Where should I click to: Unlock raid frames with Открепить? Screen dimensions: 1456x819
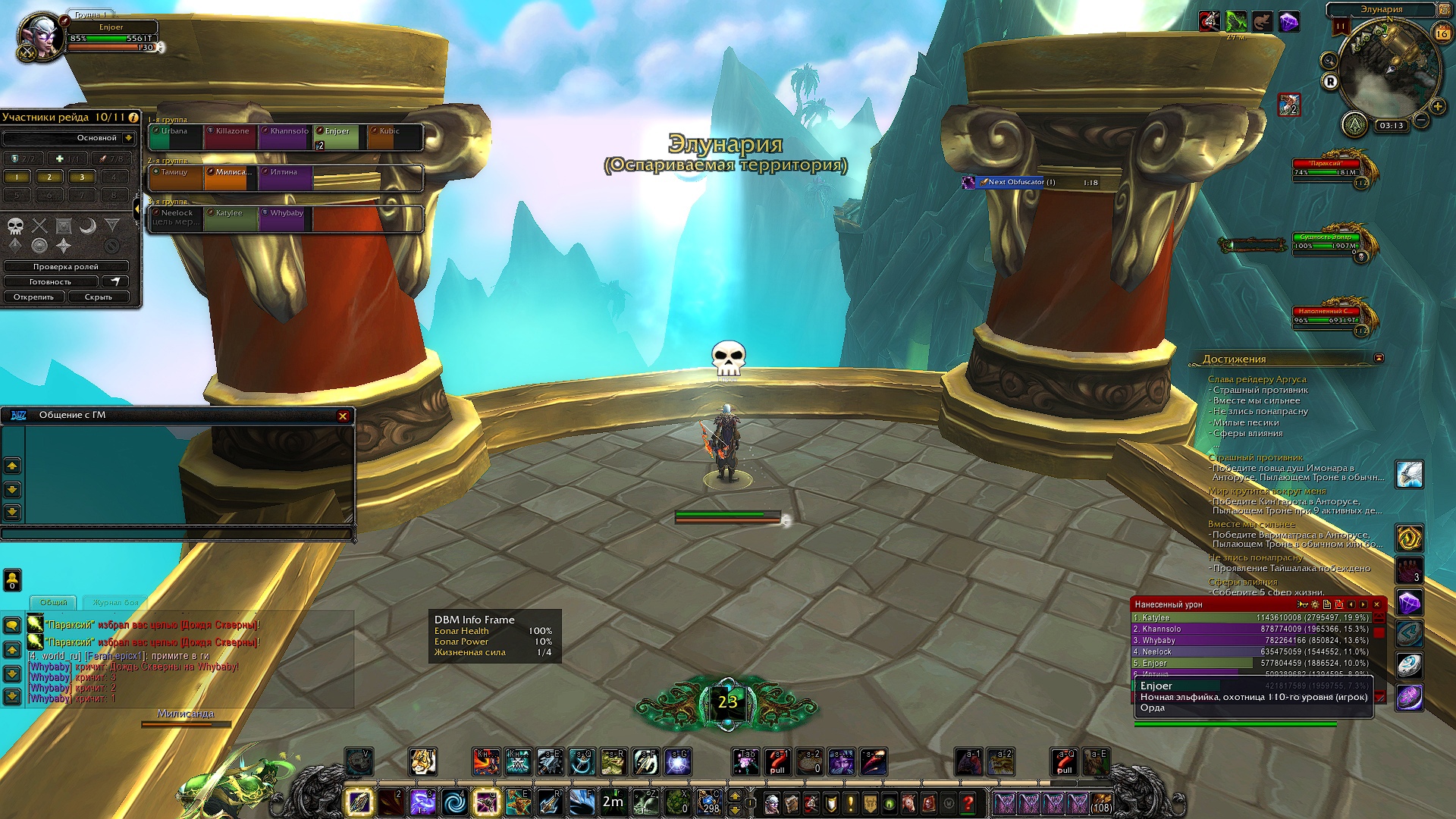(34, 297)
